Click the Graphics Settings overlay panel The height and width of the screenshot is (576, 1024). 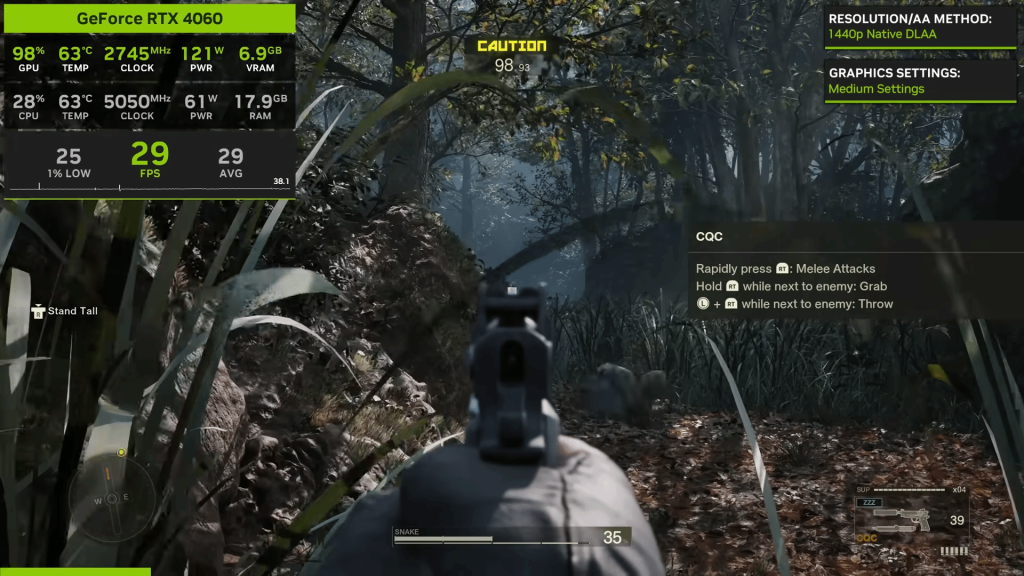point(920,81)
